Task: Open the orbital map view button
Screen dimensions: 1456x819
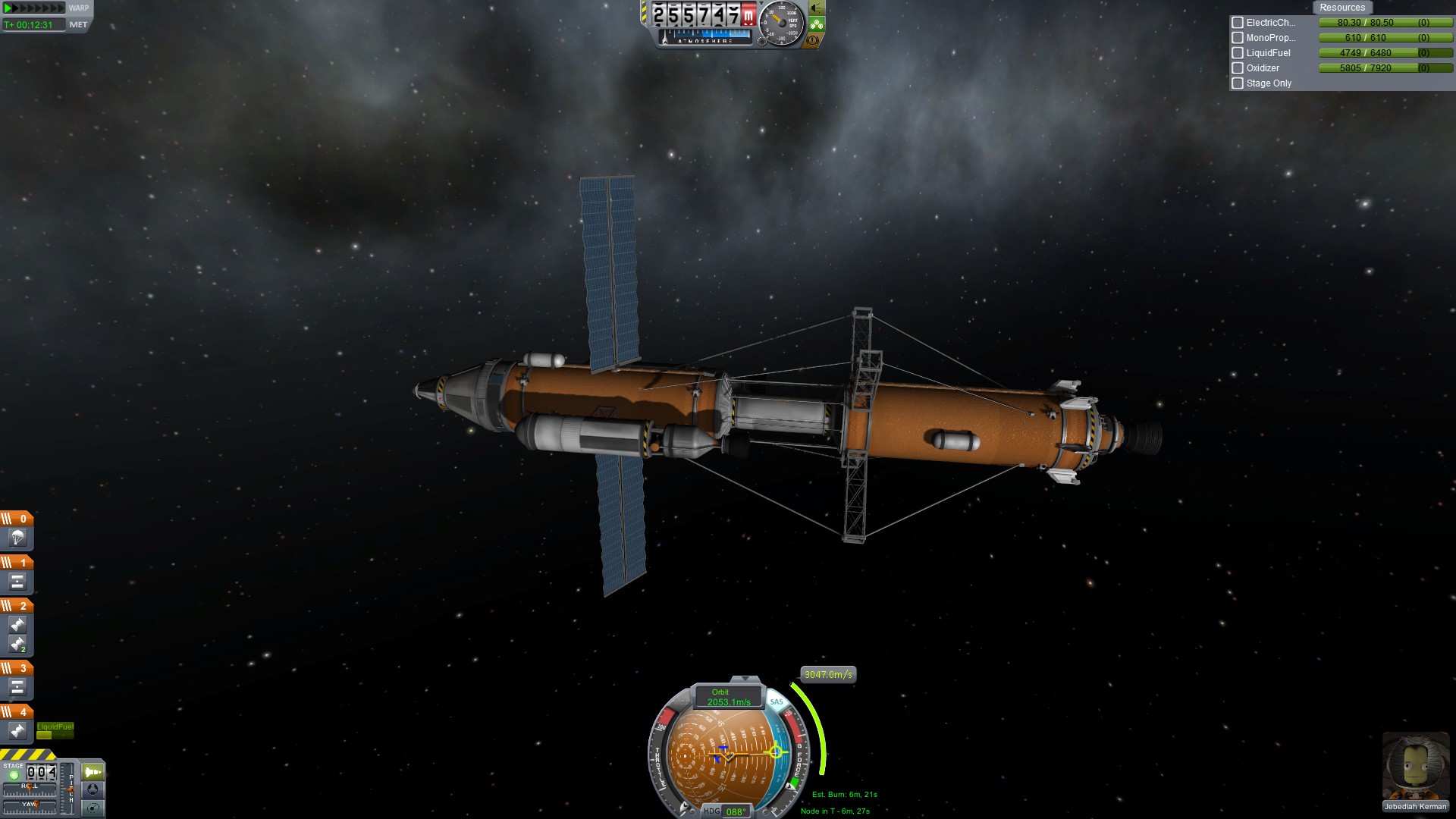Action: point(93,808)
